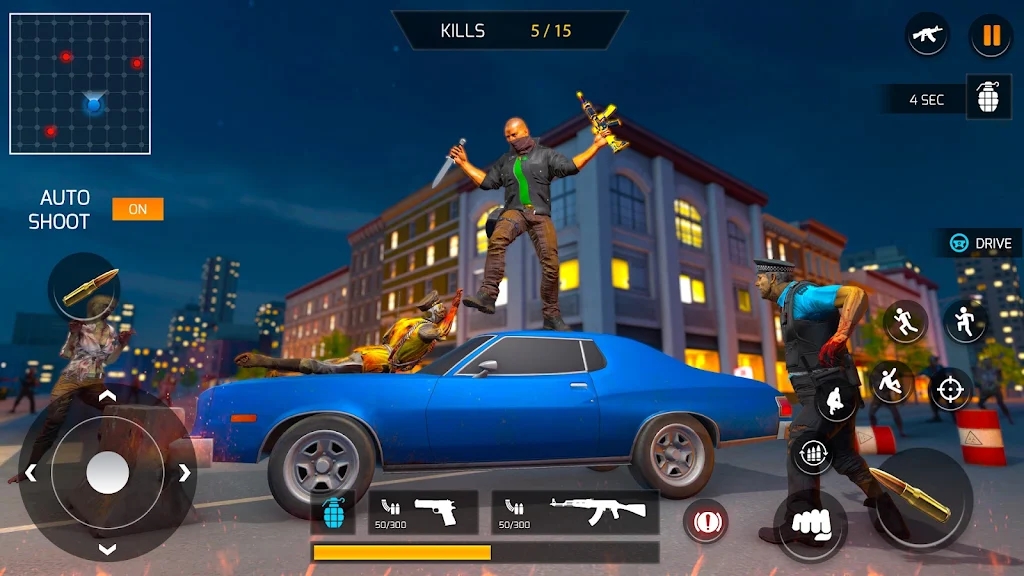Viewport: 1024px width, 576px height.
Task: Throw a grenade using the 4 SEC button
Action: [988, 98]
